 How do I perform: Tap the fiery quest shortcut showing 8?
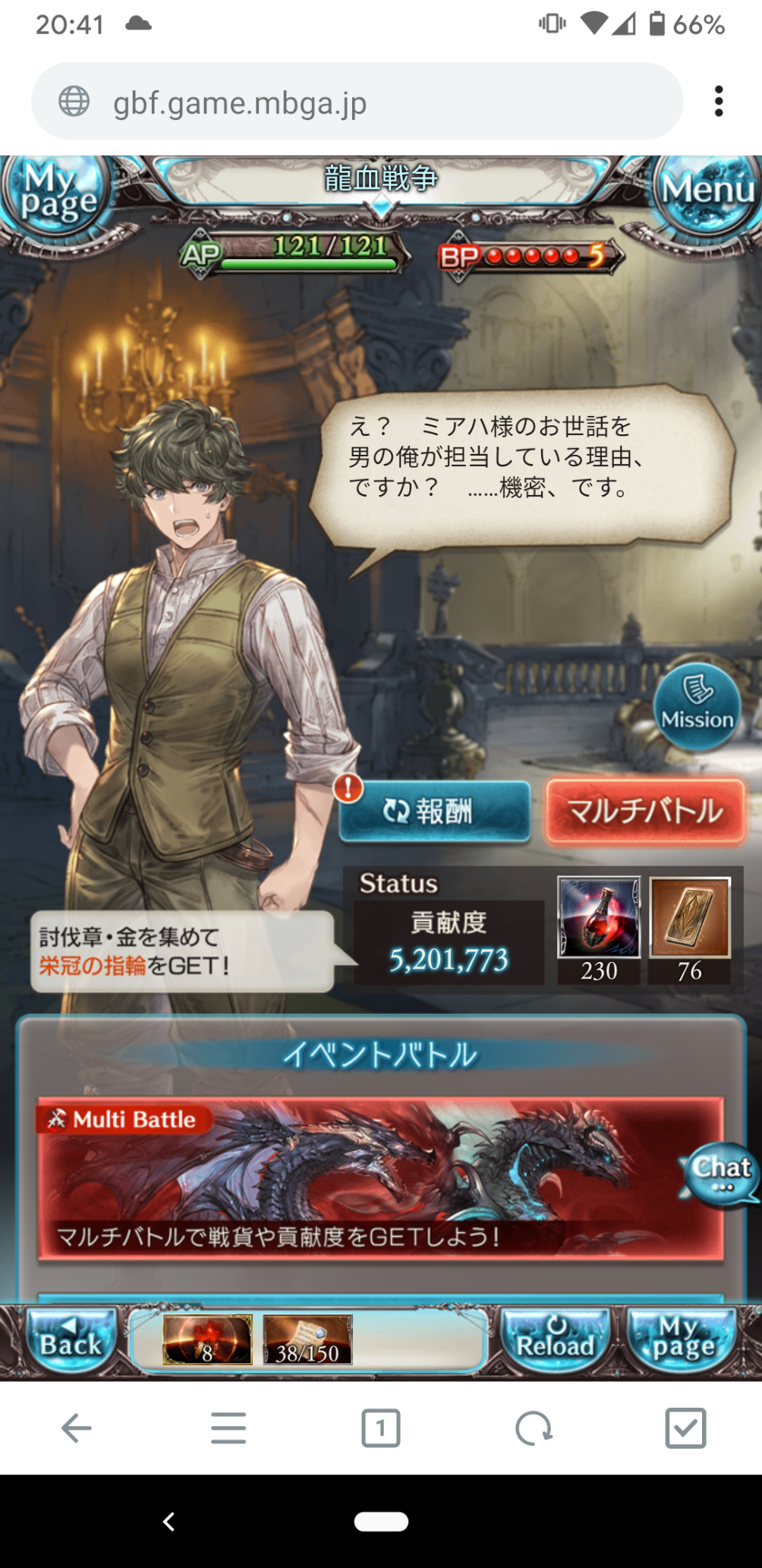[206, 1339]
